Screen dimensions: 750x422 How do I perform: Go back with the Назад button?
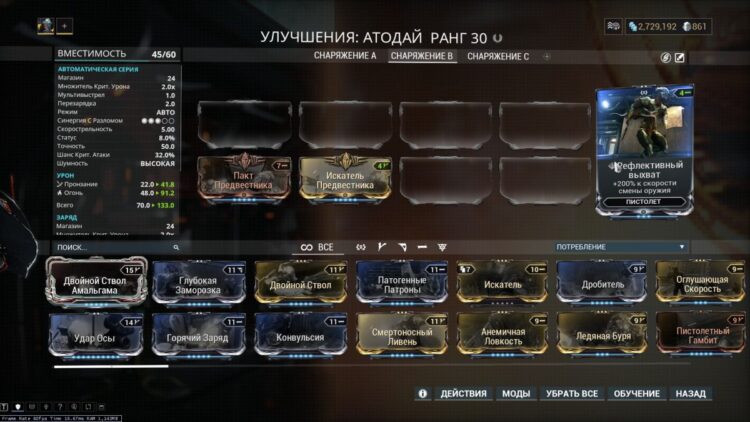(690, 394)
